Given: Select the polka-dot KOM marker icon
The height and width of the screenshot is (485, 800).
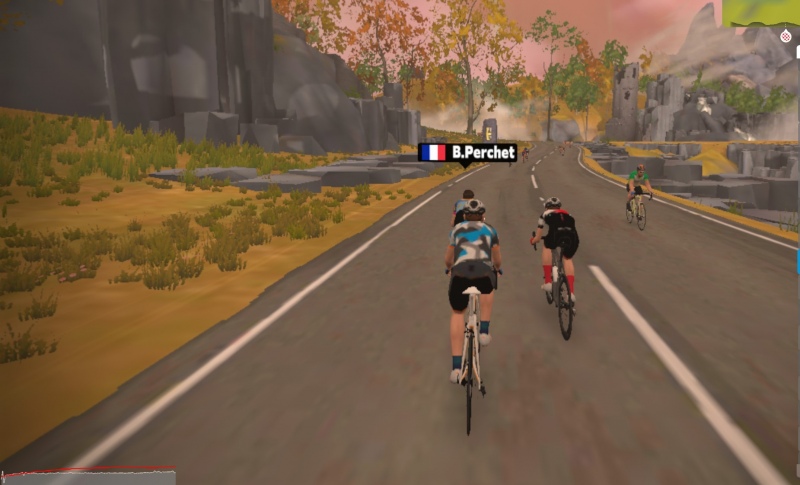Looking at the screenshot, I should [787, 36].
